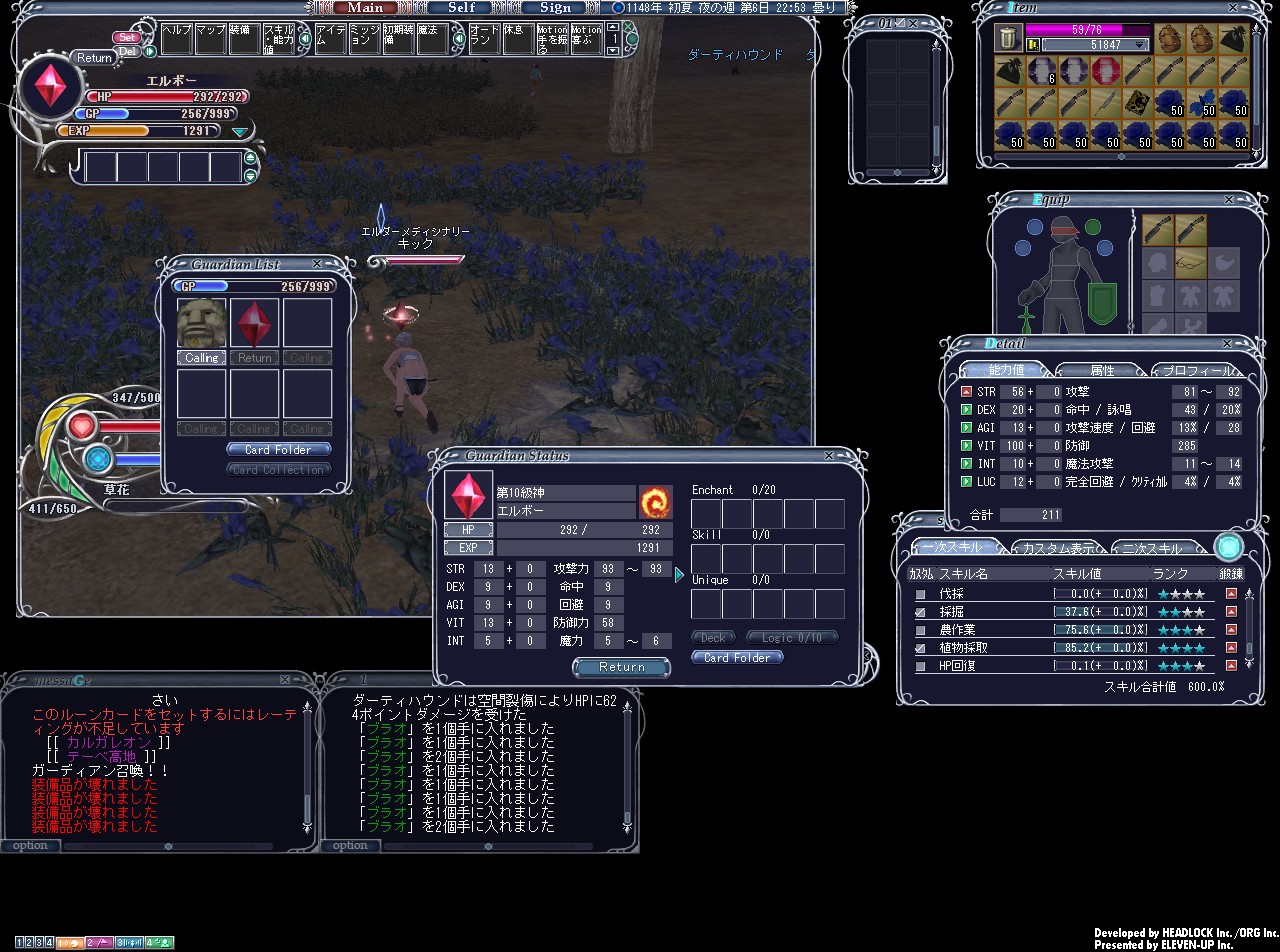Switch to the Self tab at top
Viewport: 1280px width, 952px height.
(x=461, y=7)
